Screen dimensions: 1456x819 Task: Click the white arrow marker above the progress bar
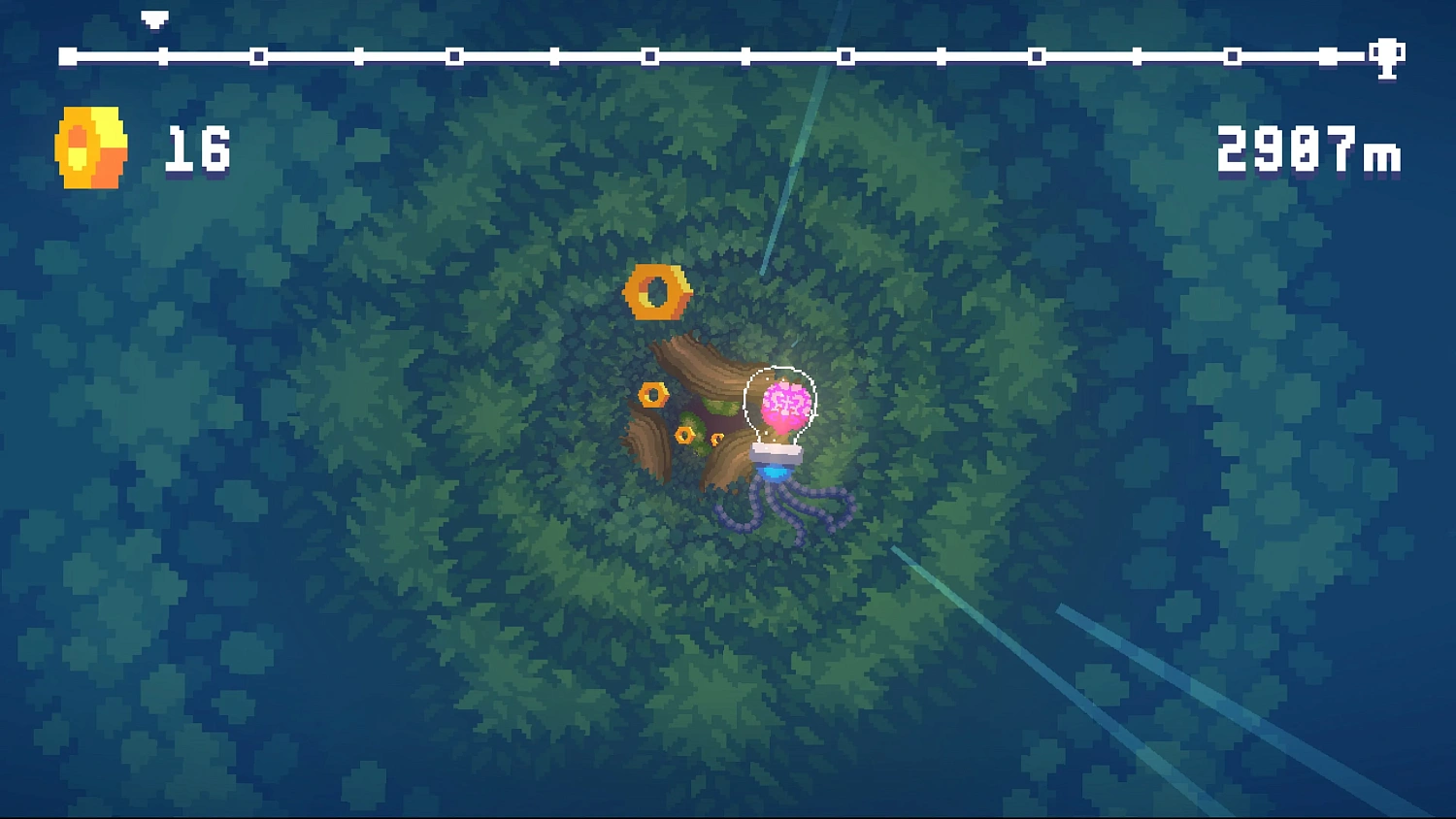pyautogui.click(x=152, y=17)
